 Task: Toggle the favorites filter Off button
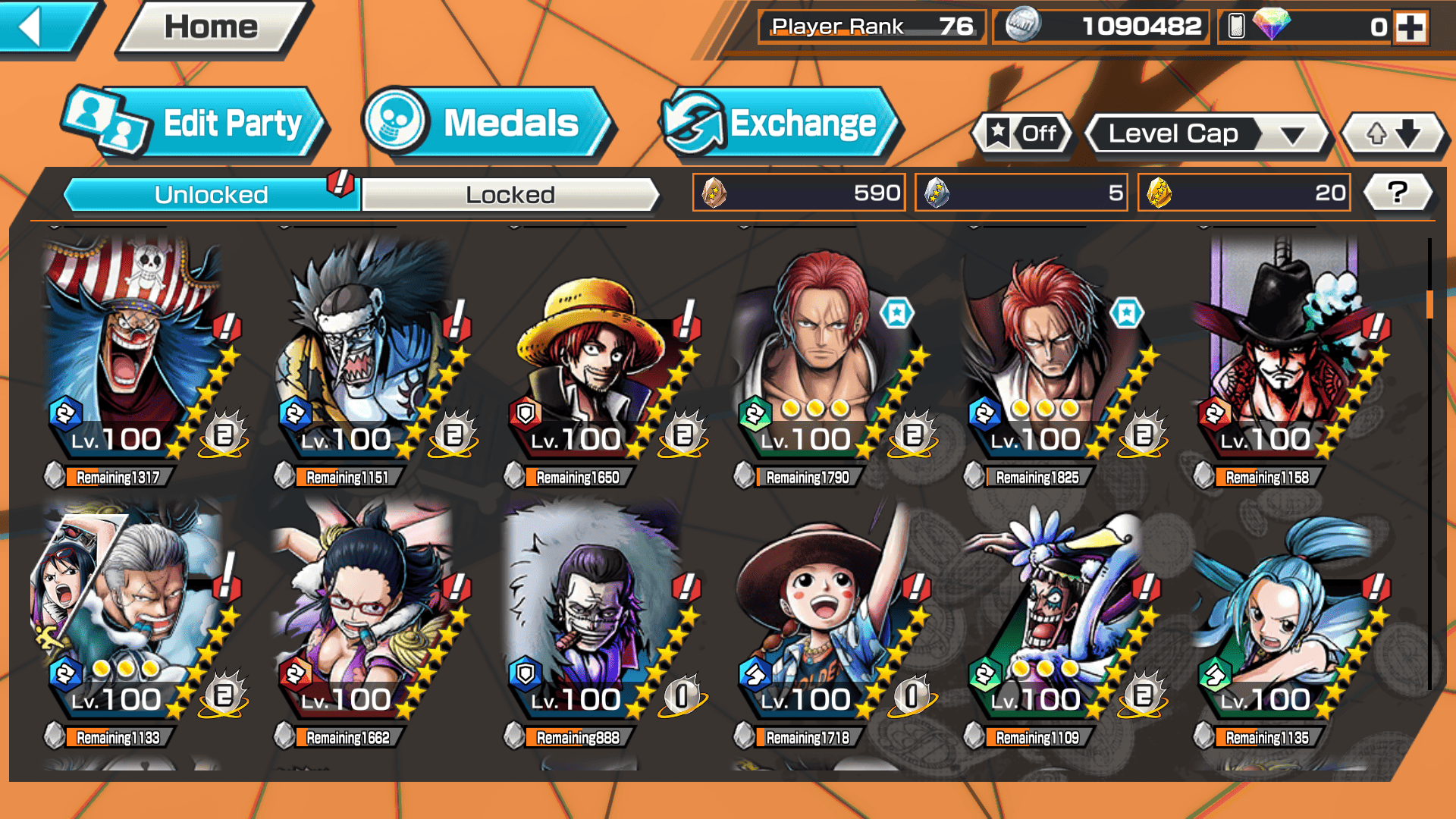[x=1022, y=133]
